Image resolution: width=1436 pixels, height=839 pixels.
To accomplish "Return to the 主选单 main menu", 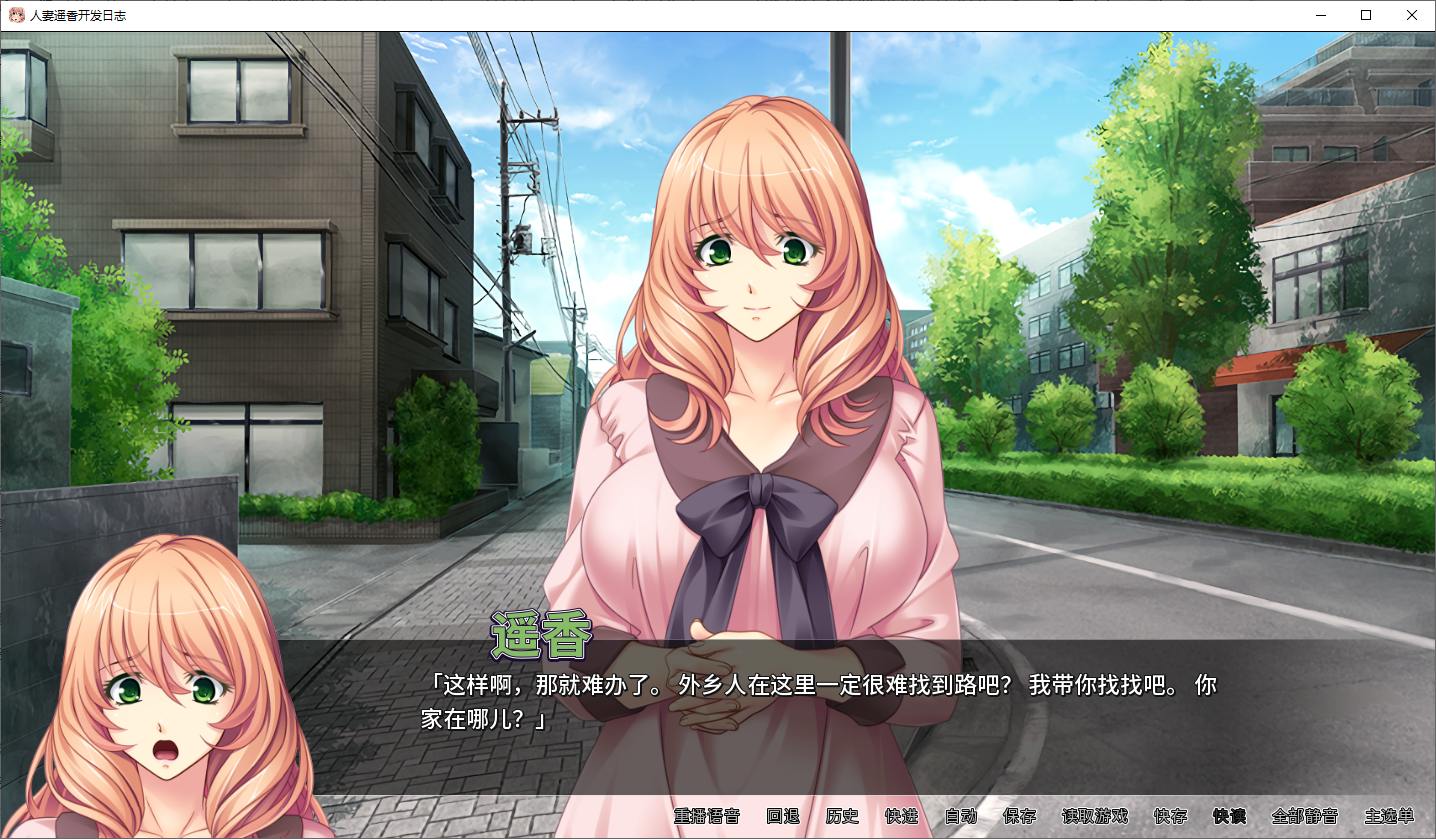I will click(1388, 816).
